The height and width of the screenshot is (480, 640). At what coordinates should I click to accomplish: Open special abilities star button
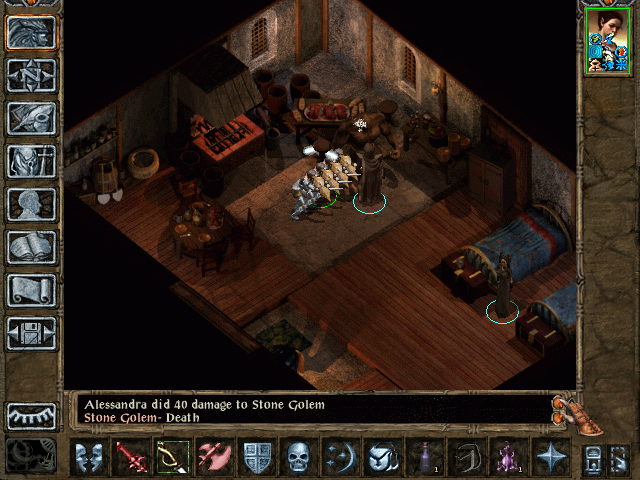[551, 458]
